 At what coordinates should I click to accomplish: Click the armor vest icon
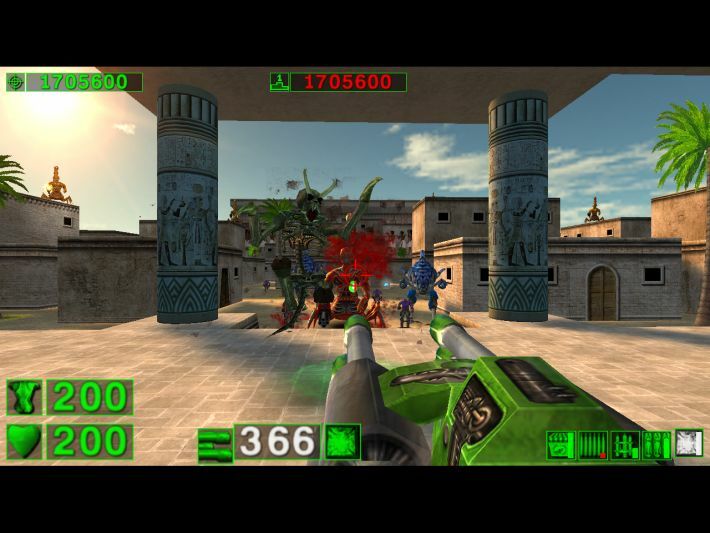click(23, 397)
